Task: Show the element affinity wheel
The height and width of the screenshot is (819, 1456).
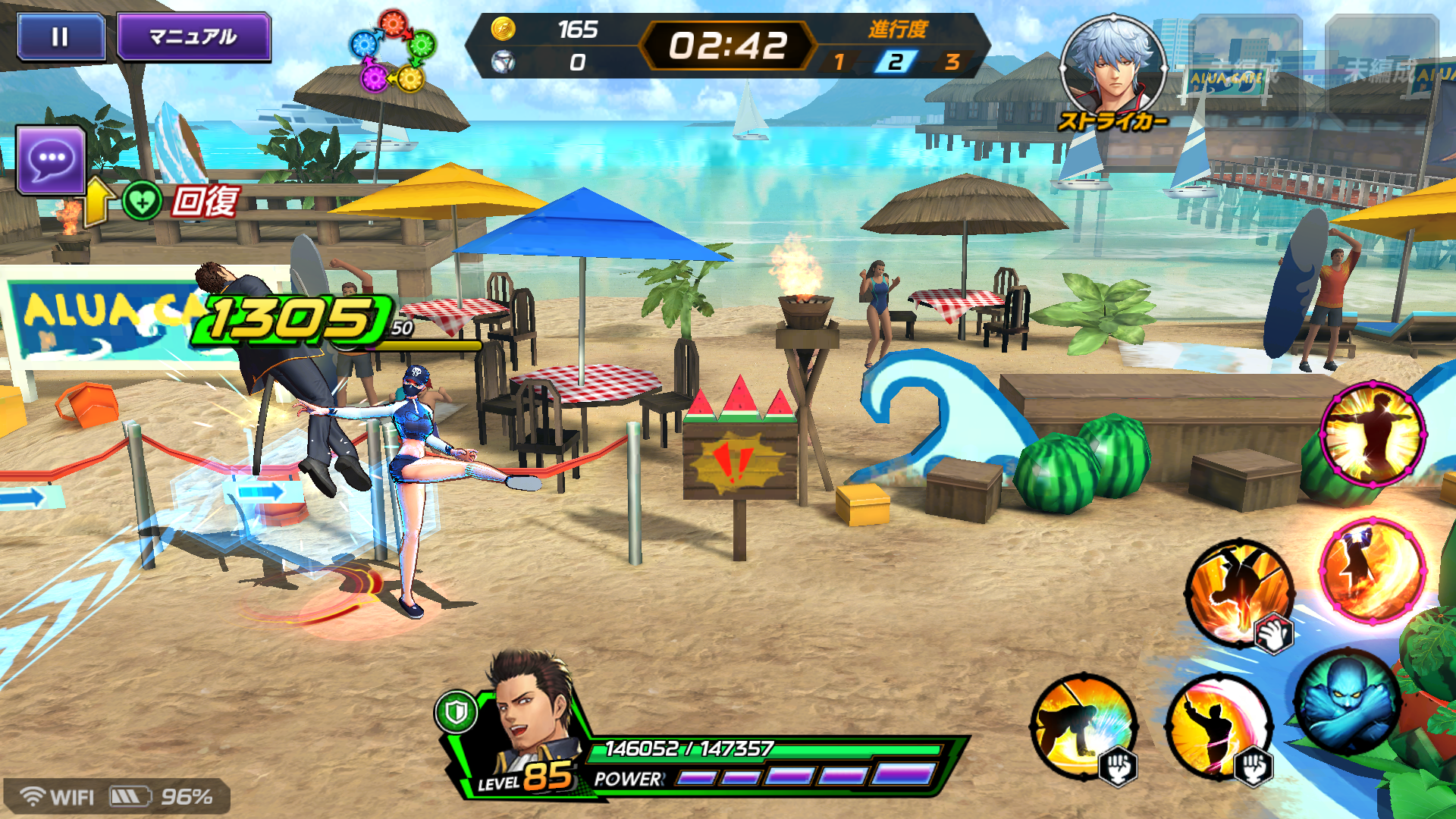Action: [x=392, y=52]
